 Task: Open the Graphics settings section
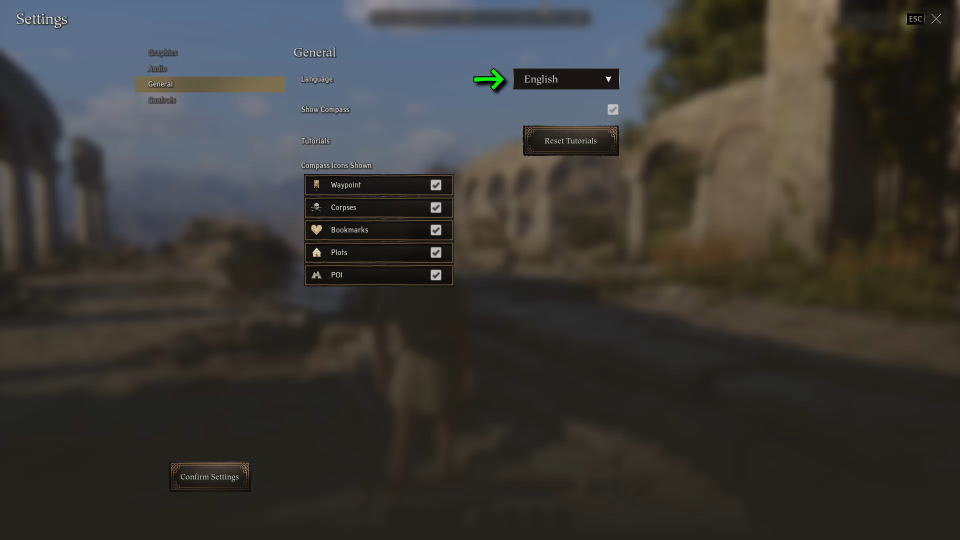(163, 52)
